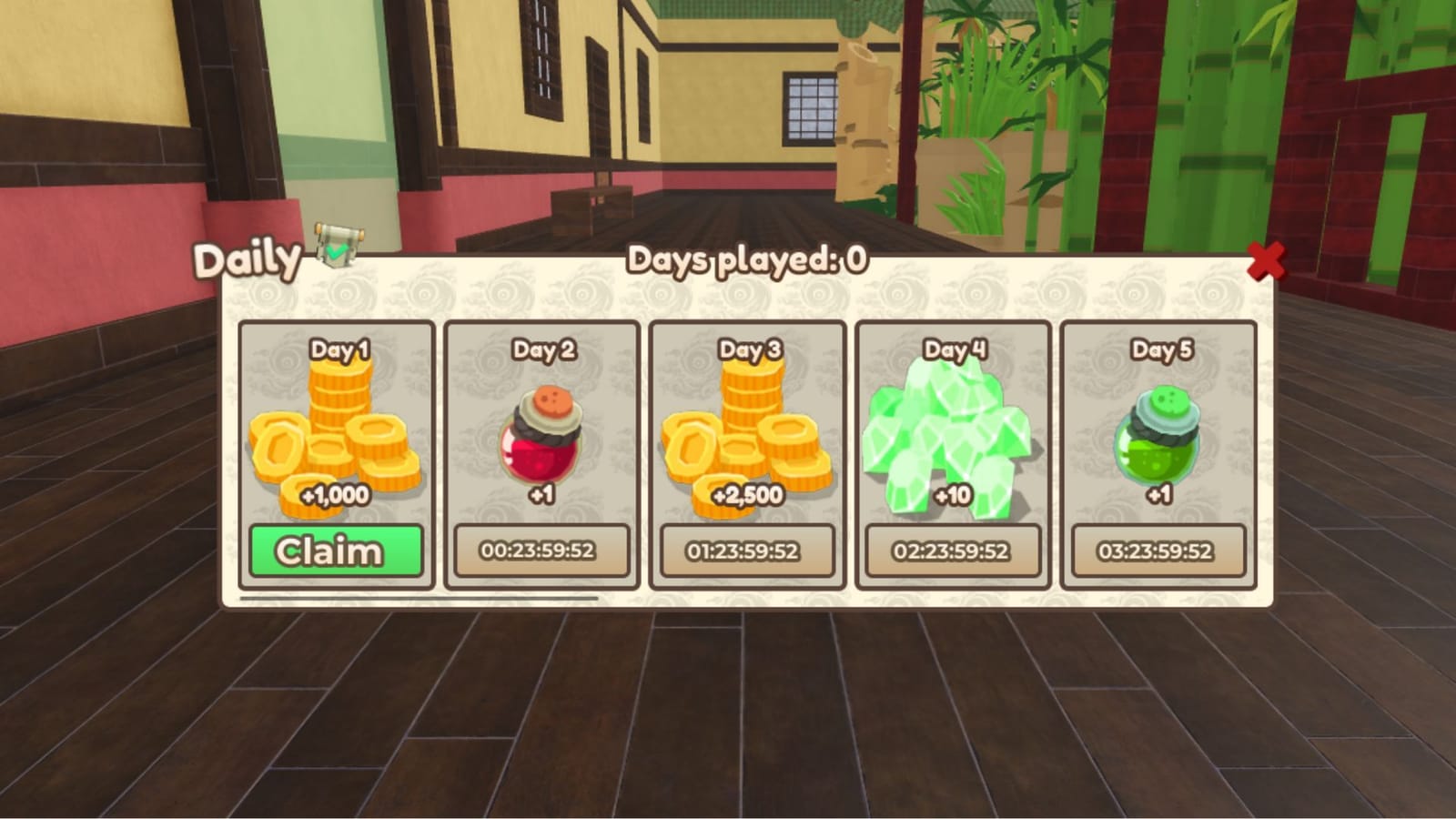The width and height of the screenshot is (1456, 819).
Task: Select the Day 3 coin pile icon
Action: (x=748, y=428)
